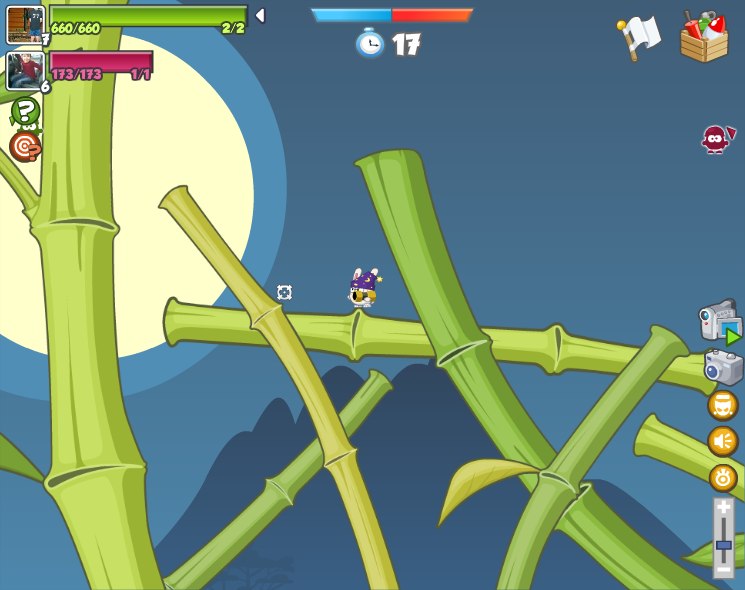Open the video camera replay button

click(x=720, y=322)
